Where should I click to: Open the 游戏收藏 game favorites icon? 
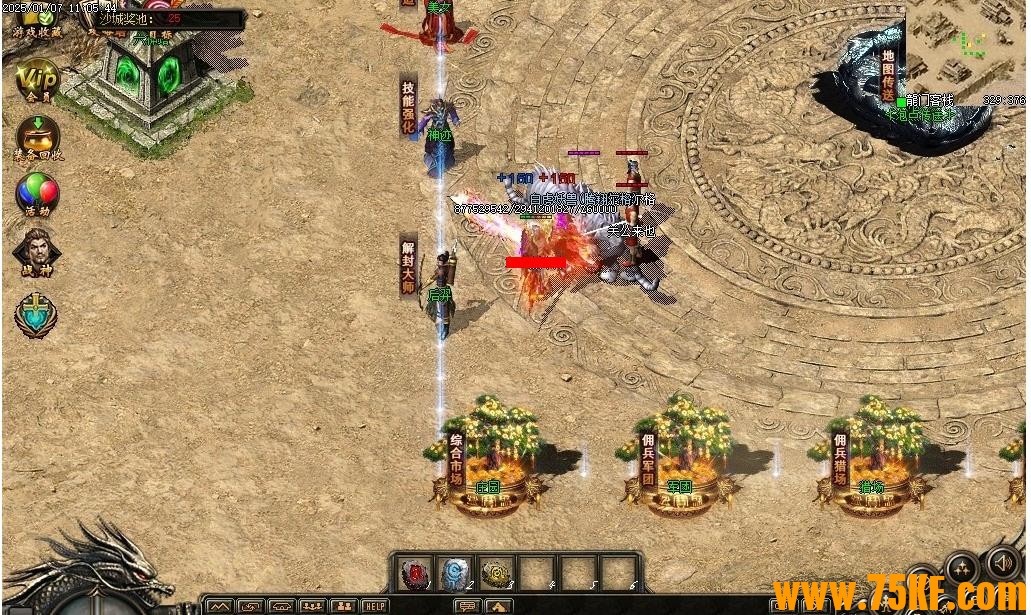(37, 20)
